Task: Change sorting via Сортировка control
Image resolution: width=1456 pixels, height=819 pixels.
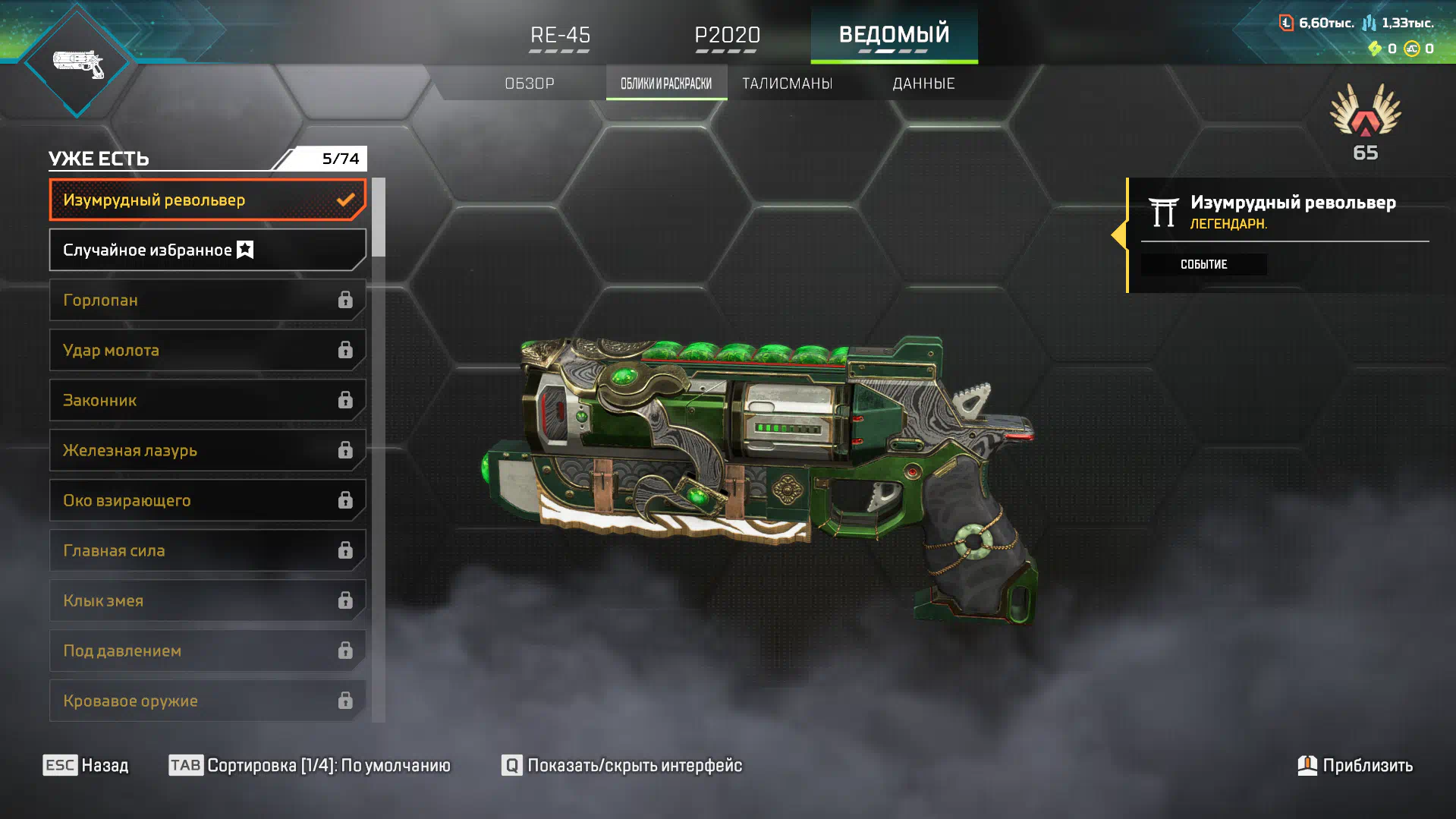Action: point(310,765)
